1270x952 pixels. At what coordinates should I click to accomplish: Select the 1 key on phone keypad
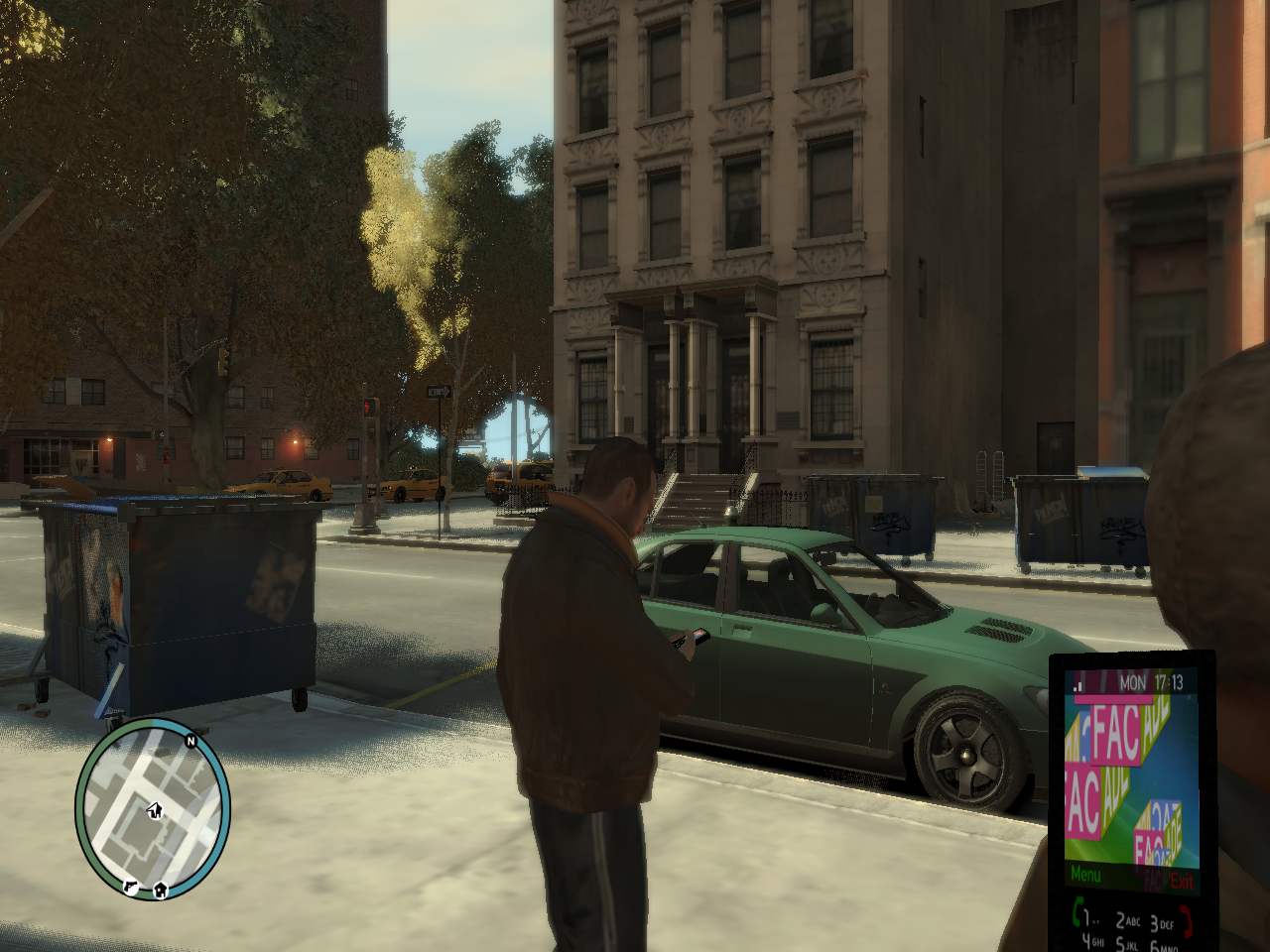coord(1089,918)
